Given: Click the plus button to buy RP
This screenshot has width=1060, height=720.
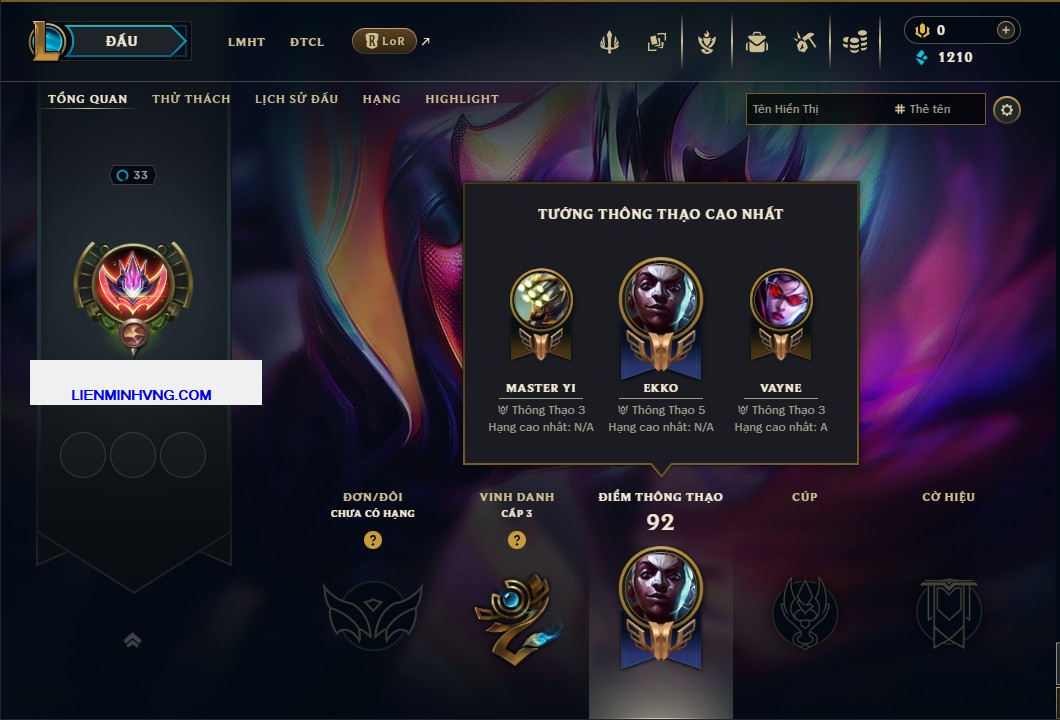Looking at the screenshot, I should (x=1005, y=30).
